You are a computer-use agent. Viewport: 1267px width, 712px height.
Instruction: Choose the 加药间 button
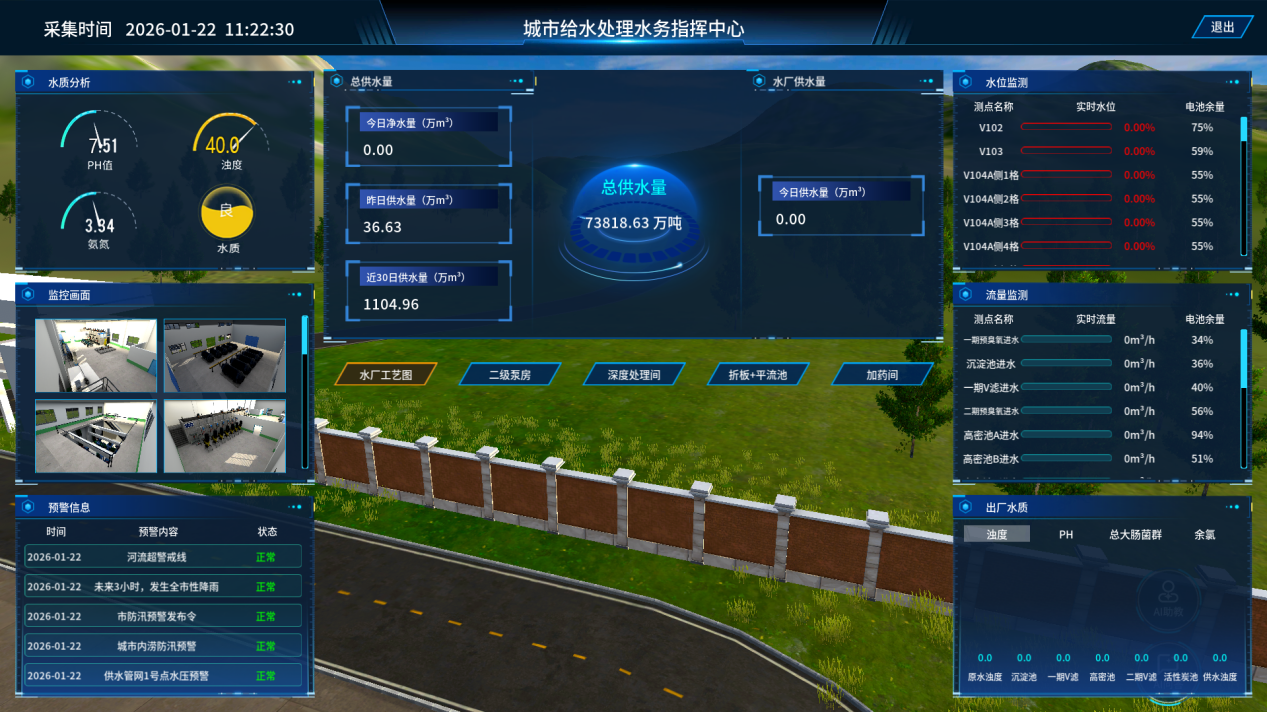882,375
